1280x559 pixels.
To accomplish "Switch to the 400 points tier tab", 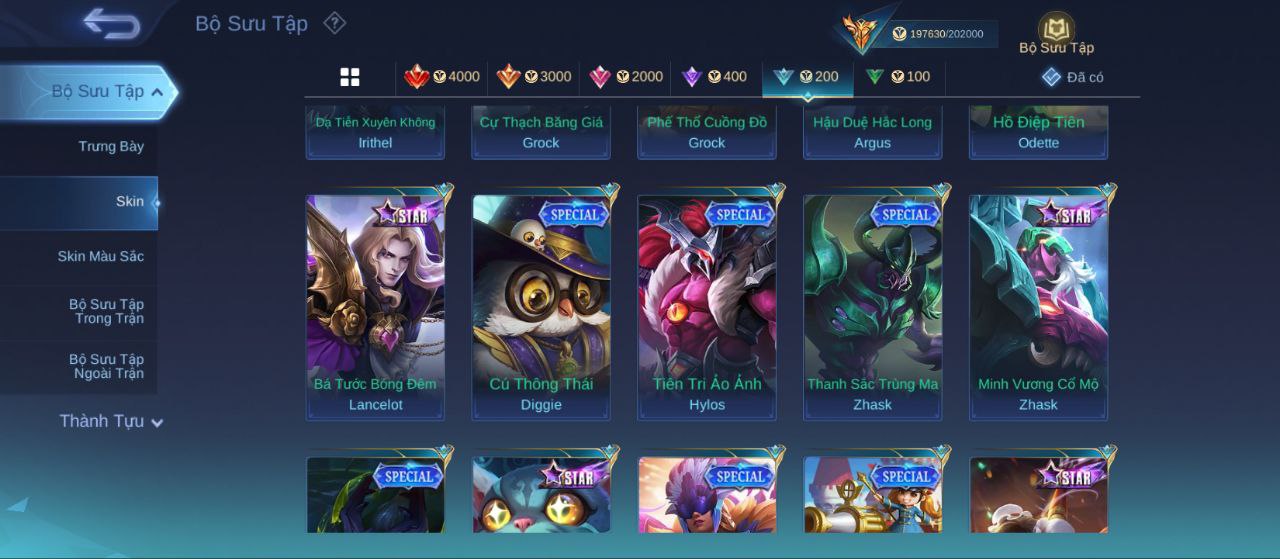I will pos(714,77).
